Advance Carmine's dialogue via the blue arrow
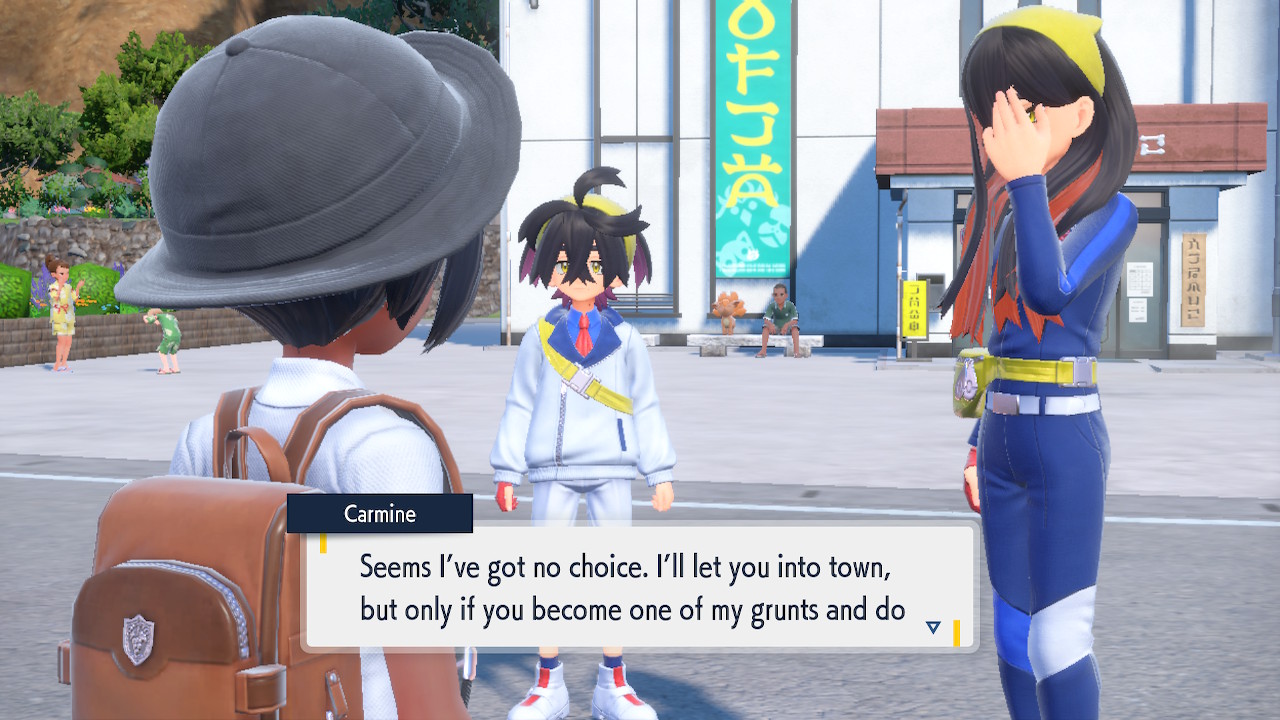This screenshot has height=720, width=1280. pyautogui.click(x=933, y=628)
